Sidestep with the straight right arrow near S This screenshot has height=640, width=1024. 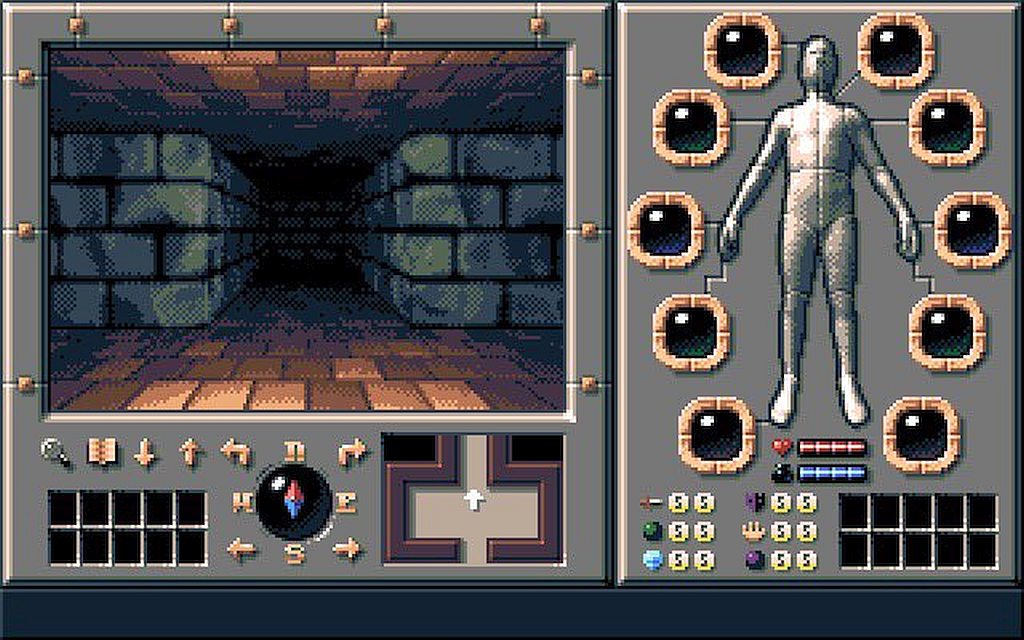(346, 548)
